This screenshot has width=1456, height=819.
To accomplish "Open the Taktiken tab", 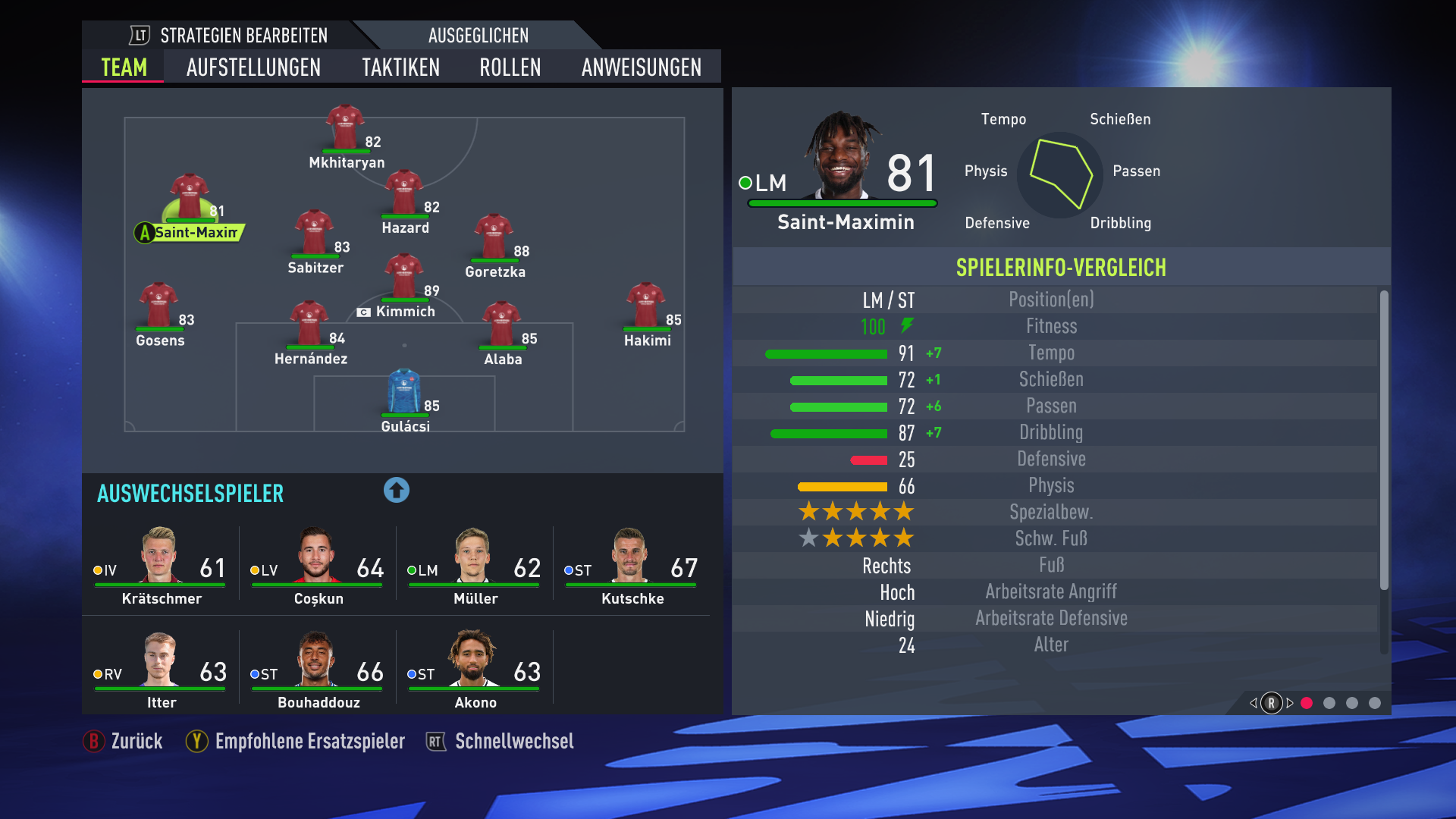I will (400, 67).
